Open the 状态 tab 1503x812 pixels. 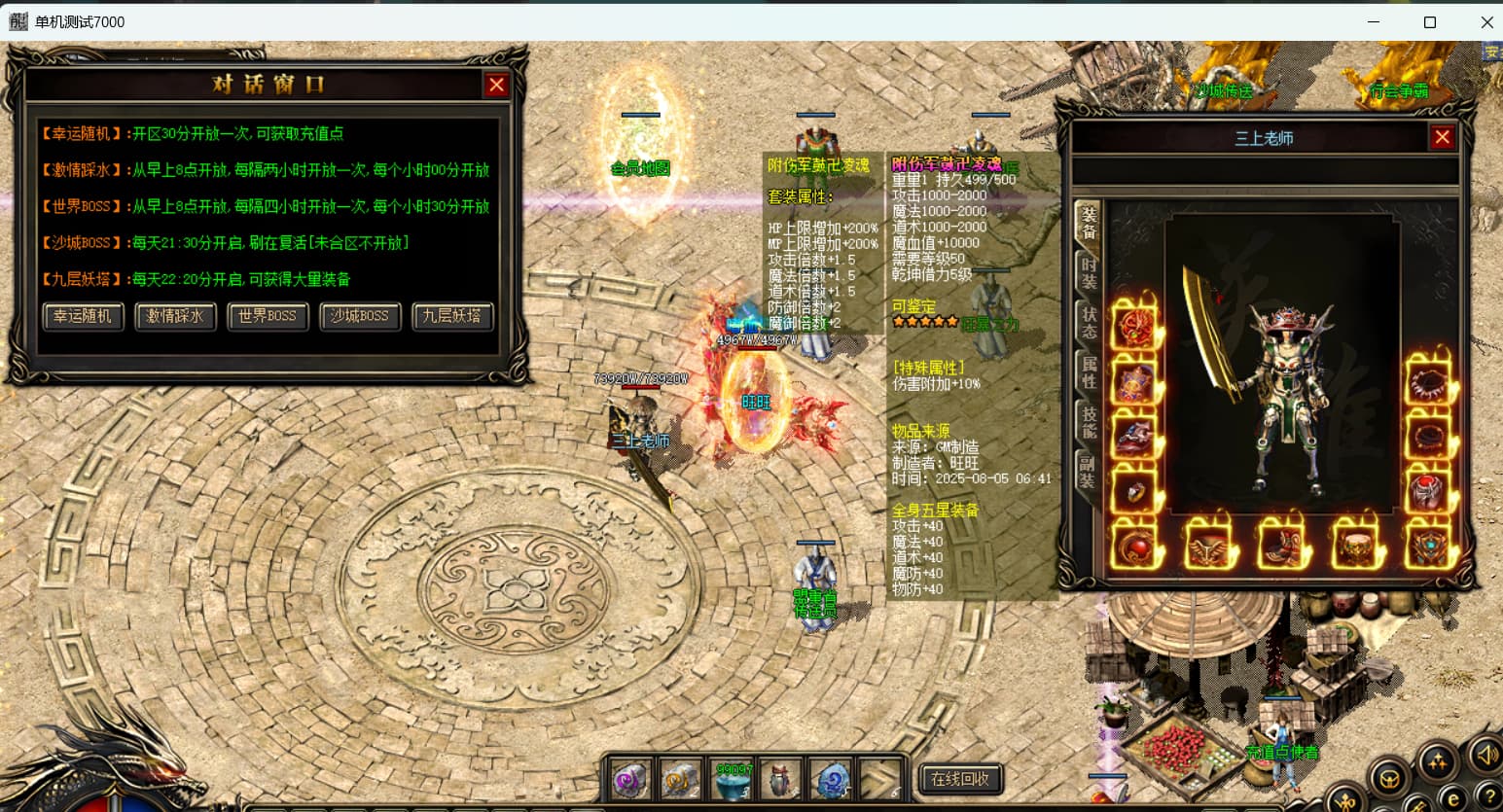click(1088, 323)
